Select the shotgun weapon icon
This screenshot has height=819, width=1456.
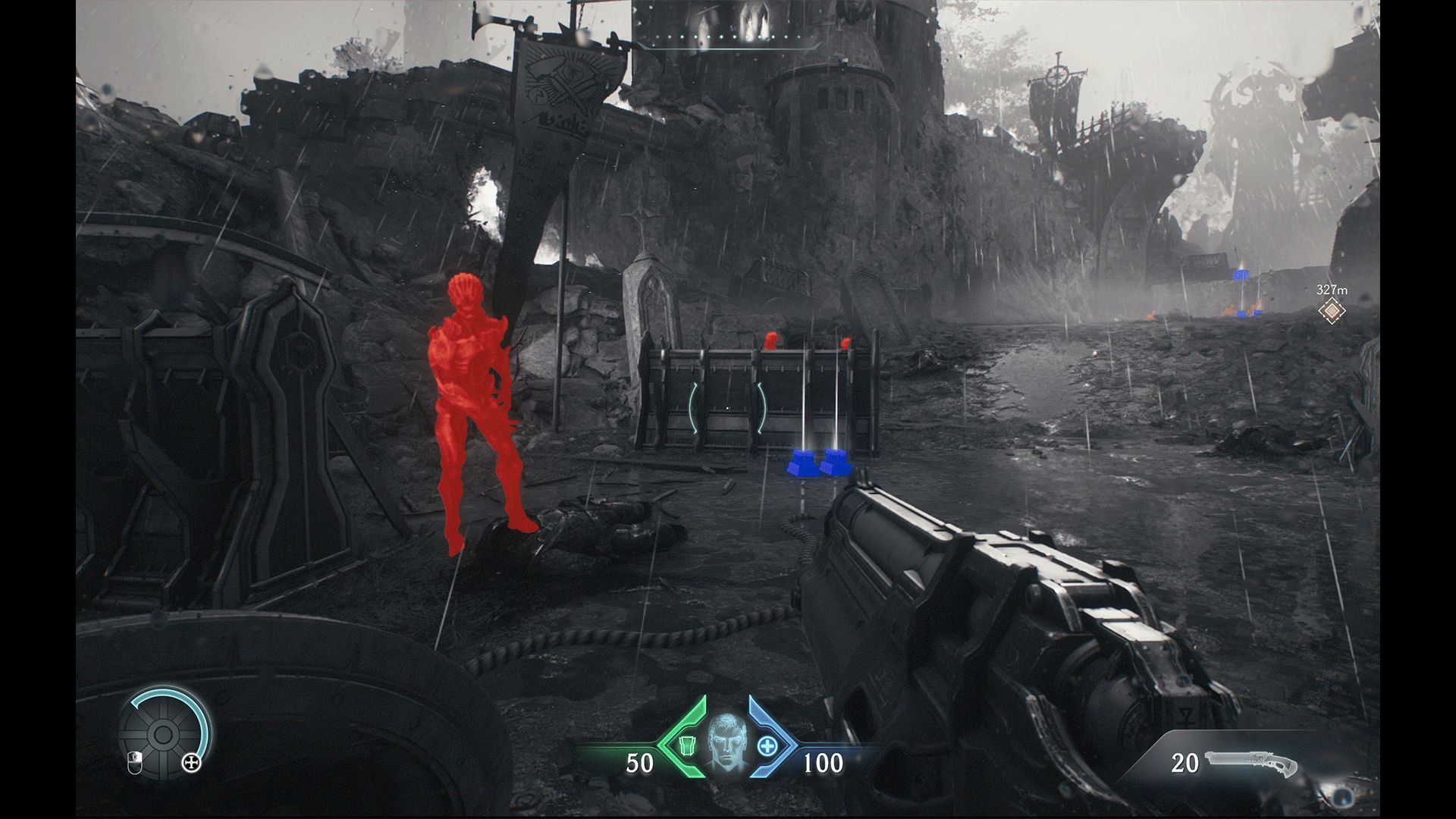(x=1253, y=763)
